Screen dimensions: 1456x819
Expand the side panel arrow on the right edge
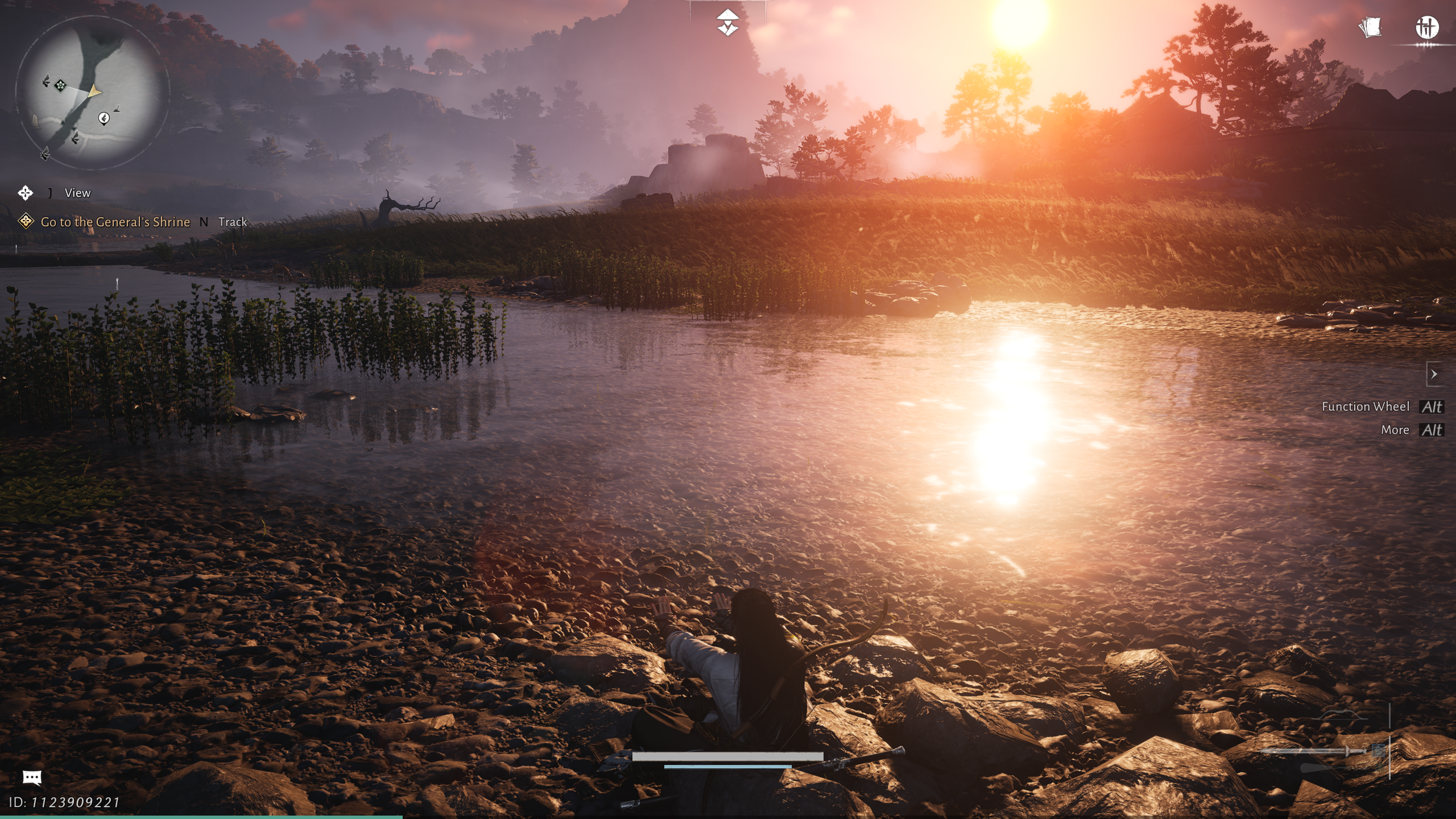click(1434, 374)
